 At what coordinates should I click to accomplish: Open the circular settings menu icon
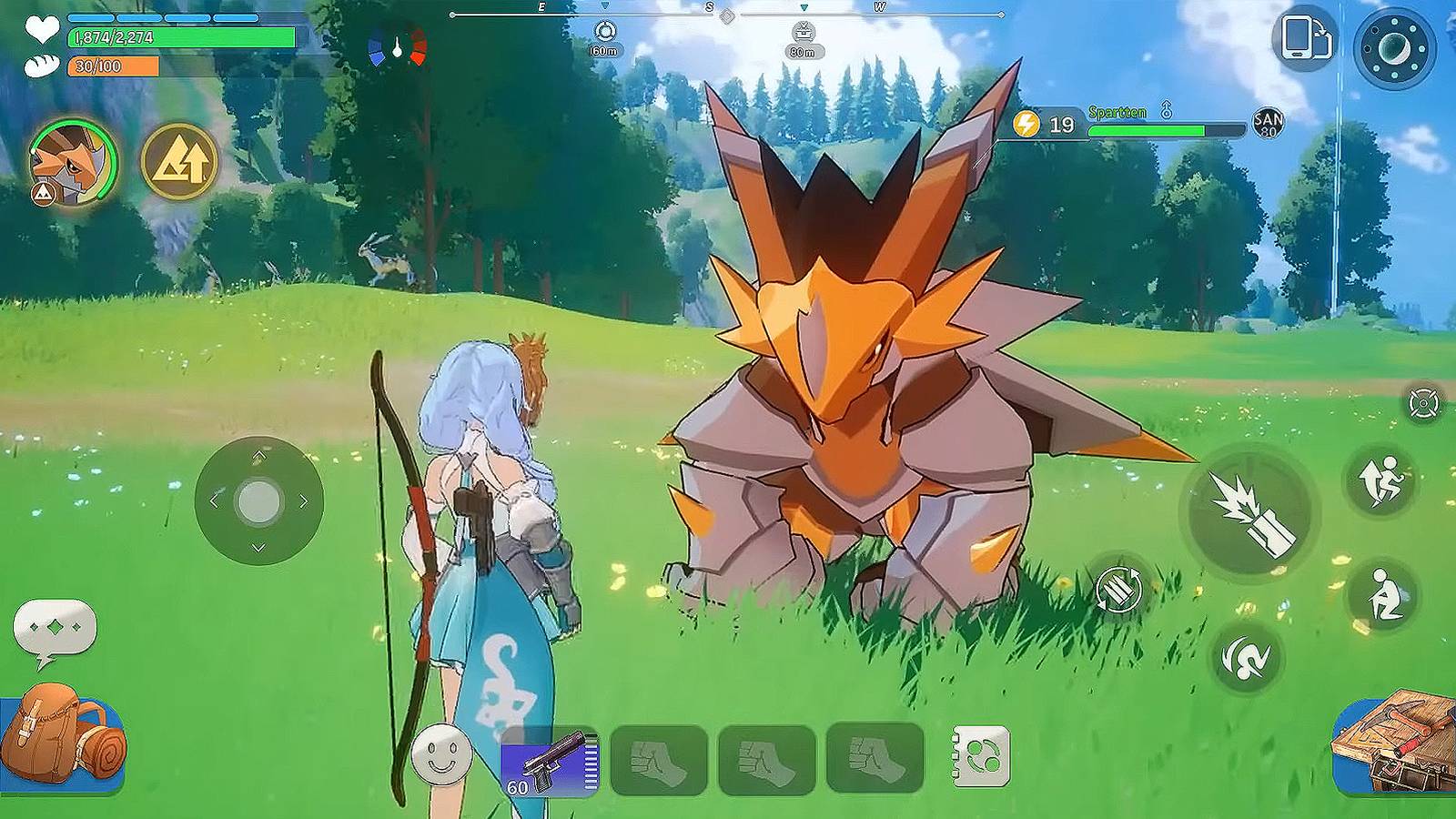(x=1394, y=45)
